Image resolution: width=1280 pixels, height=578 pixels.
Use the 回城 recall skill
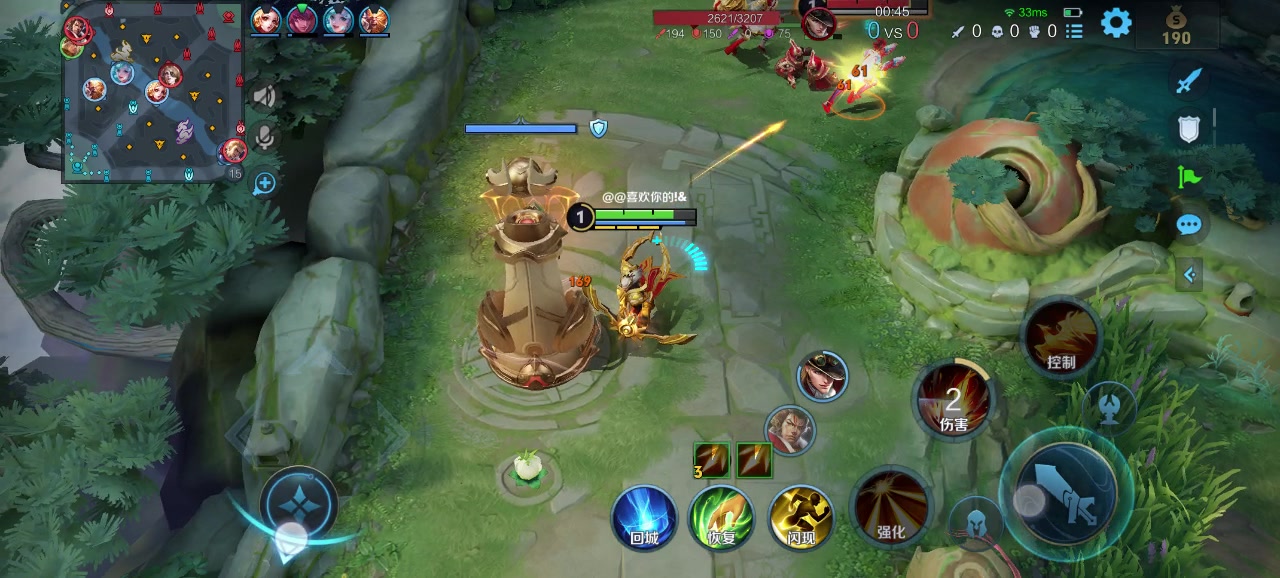[643, 517]
